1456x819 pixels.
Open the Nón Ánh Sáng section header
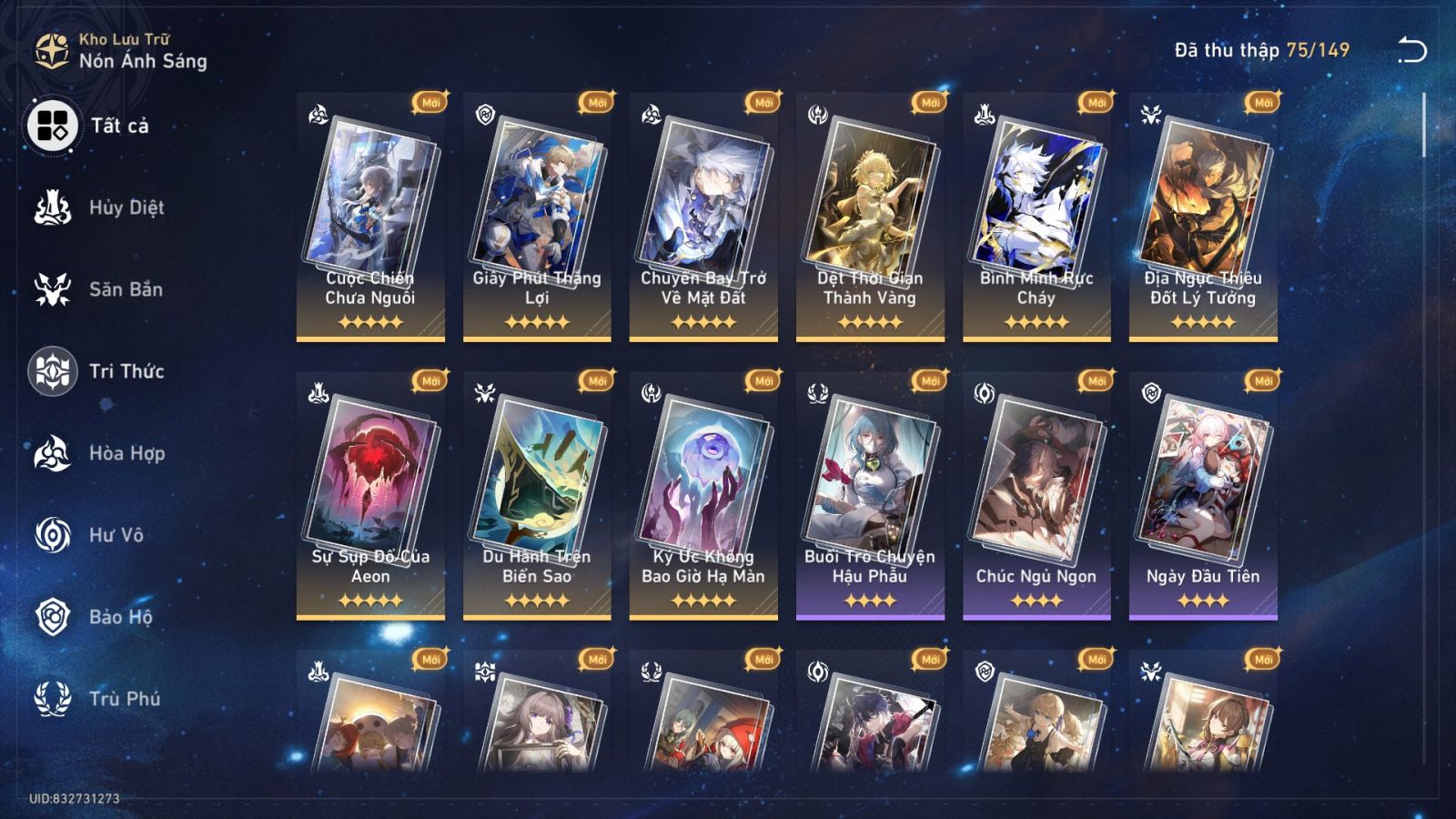(x=141, y=62)
